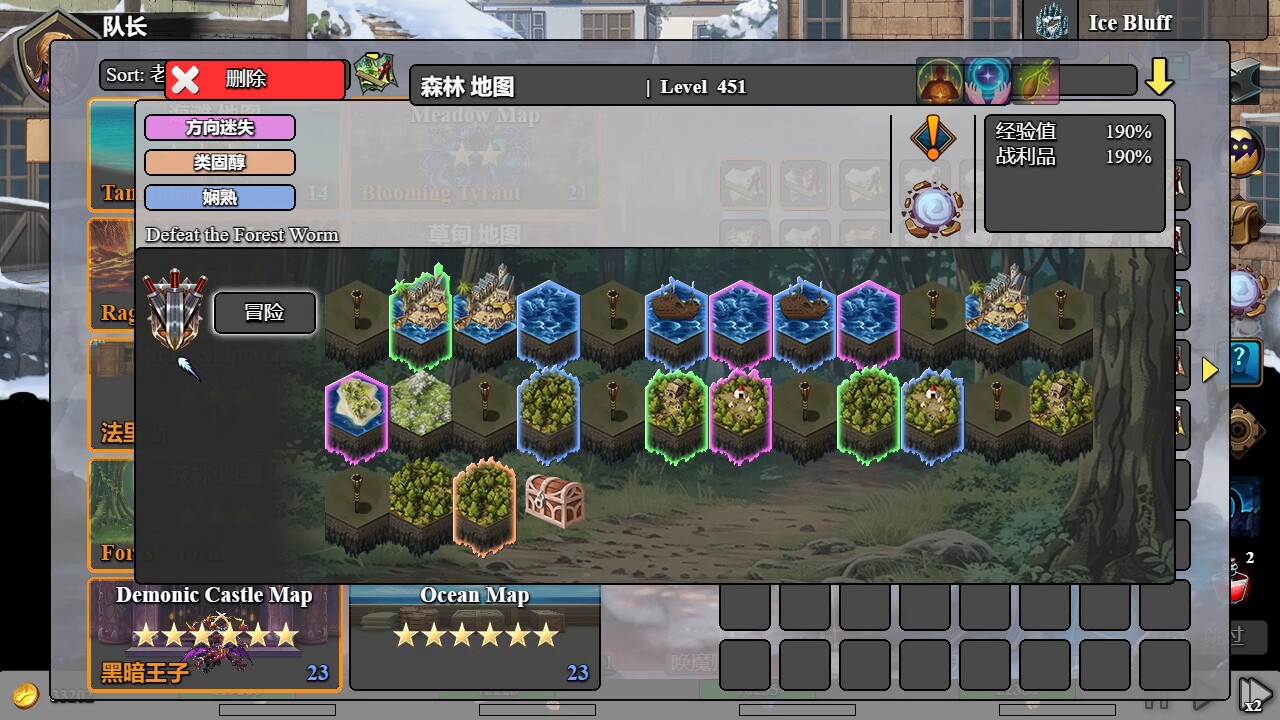Click the crystal ball buff icon above the map header
This screenshot has width=1280, height=720.
pos(986,80)
